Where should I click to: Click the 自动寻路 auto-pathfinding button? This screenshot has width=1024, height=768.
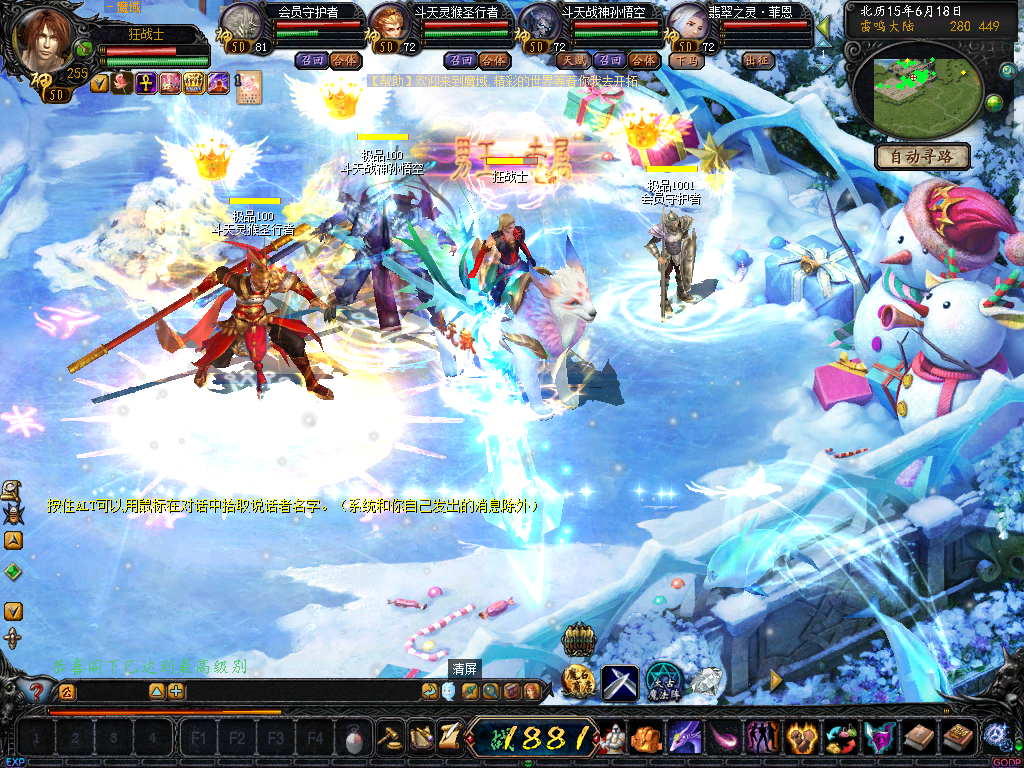(x=922, y=156)
